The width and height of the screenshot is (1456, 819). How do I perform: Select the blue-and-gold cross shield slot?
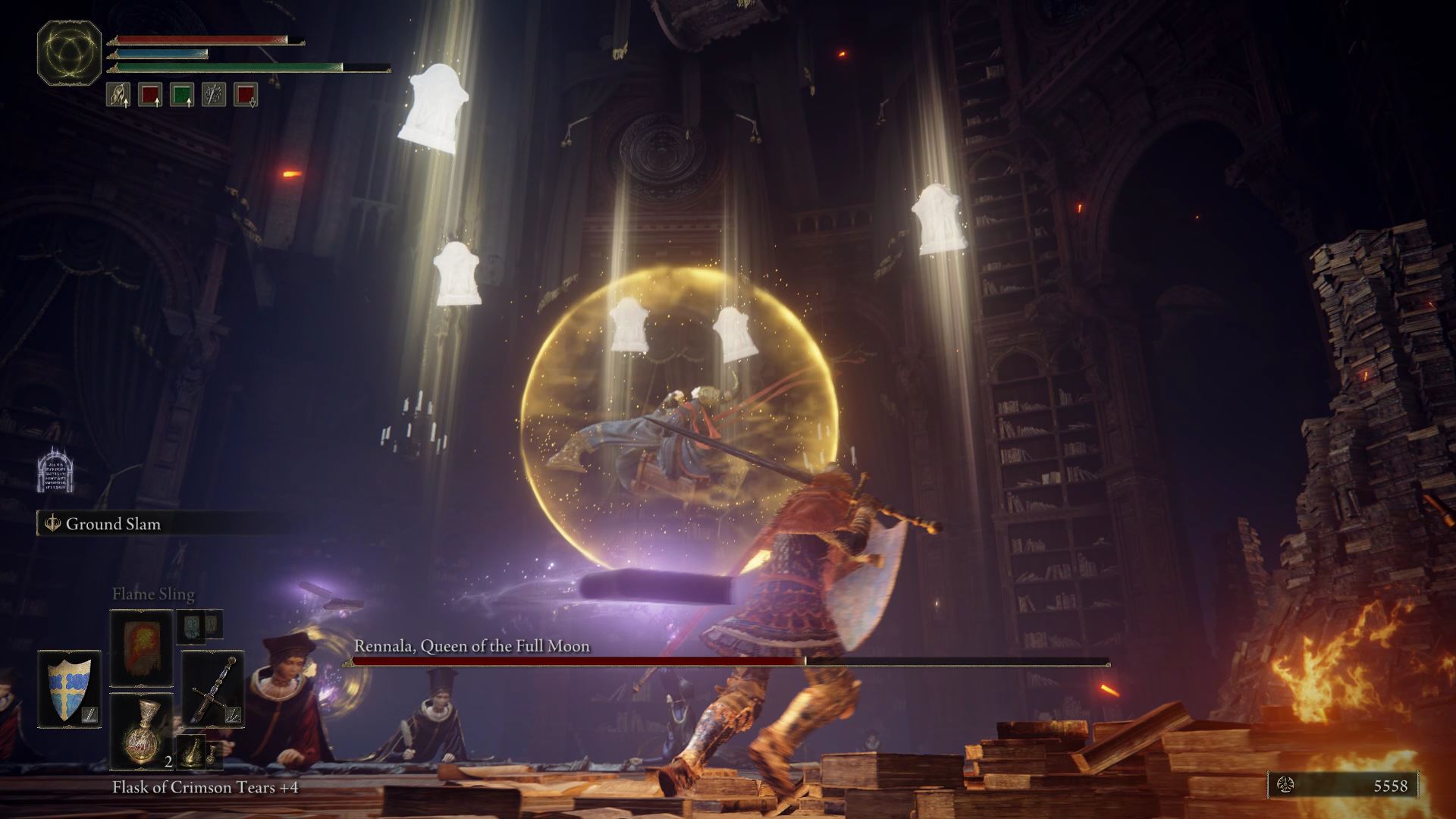tap(69, 689)
